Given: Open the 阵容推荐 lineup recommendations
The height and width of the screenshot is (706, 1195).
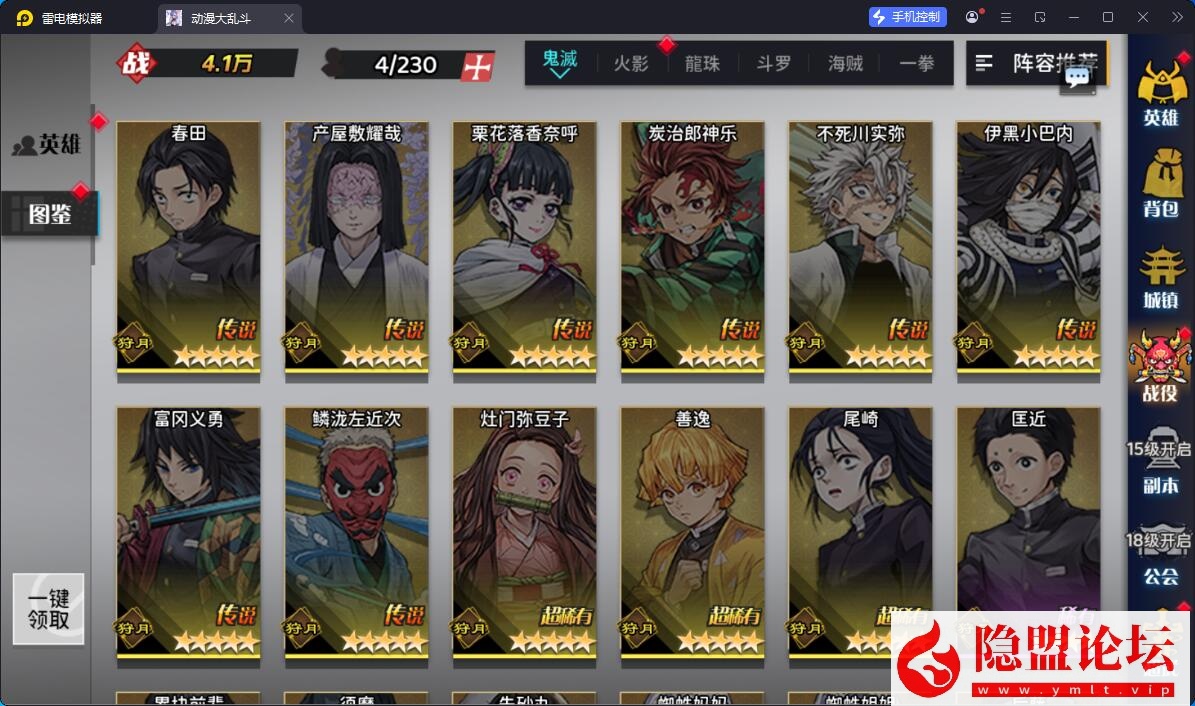Looking at the screenshot, I should [1035, 63].
